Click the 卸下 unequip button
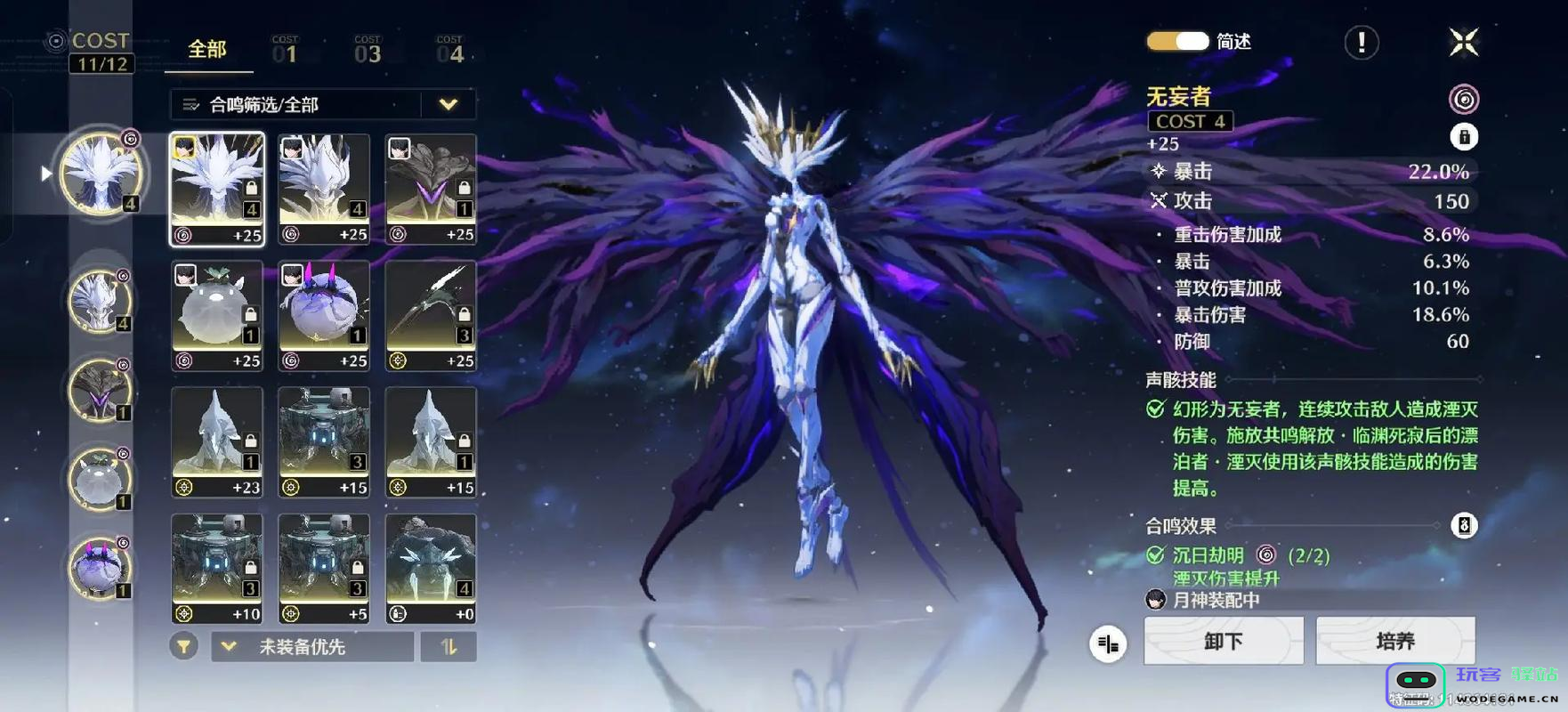The image size is (1568, 712). [x=1224, y=641]
